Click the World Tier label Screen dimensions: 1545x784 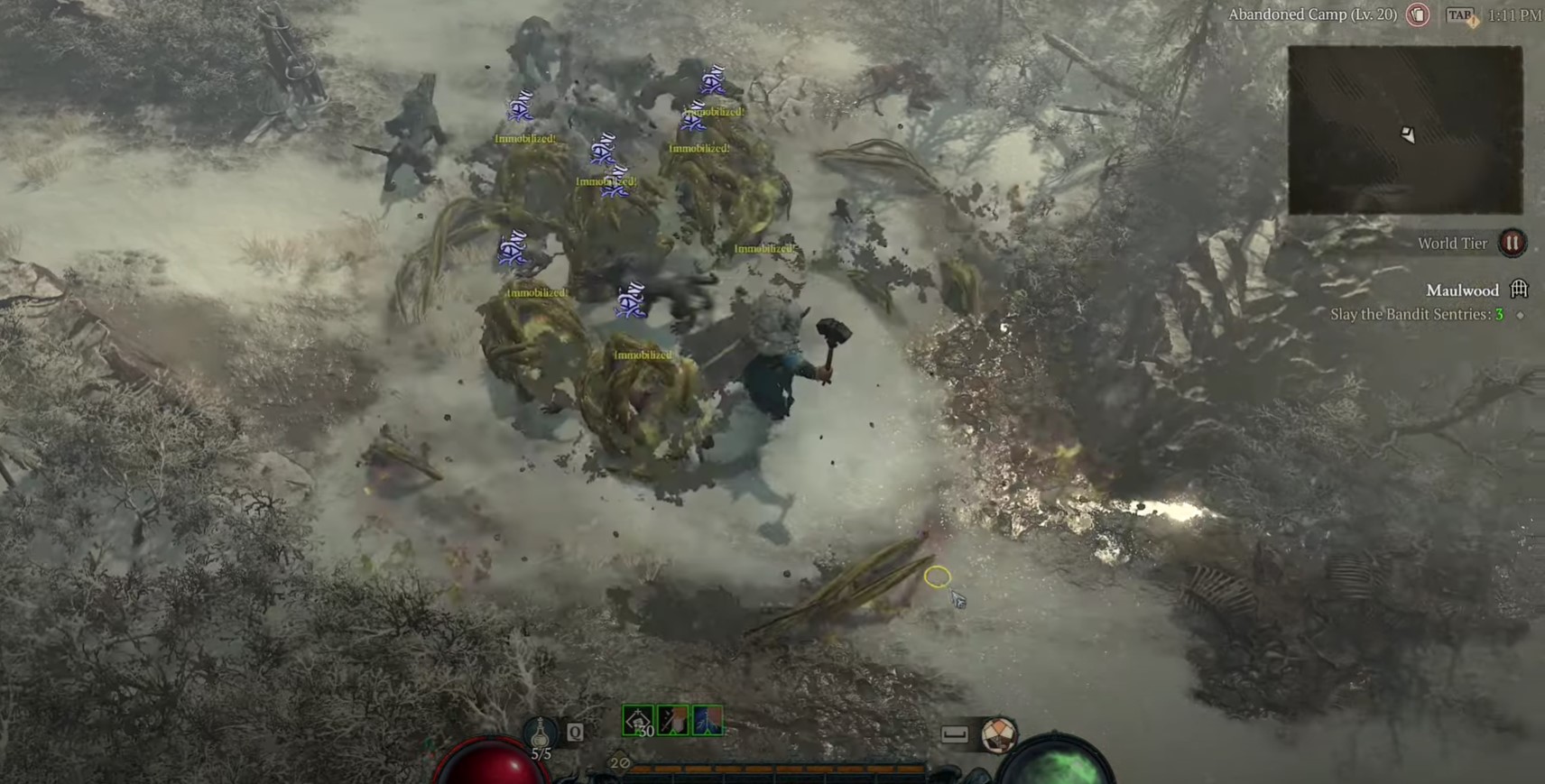(x=1454, y=242)
